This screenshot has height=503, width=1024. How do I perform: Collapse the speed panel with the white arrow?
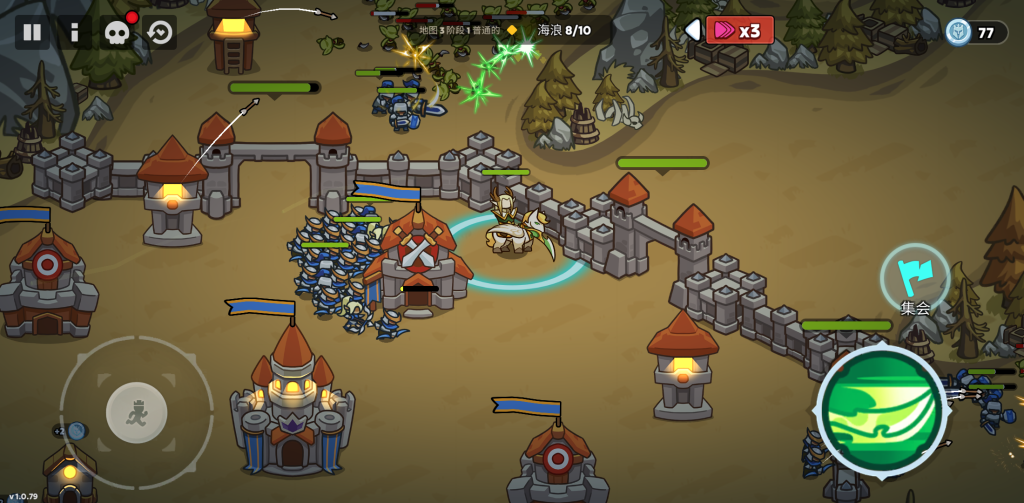pyautogui.click(x=692, y=30)
